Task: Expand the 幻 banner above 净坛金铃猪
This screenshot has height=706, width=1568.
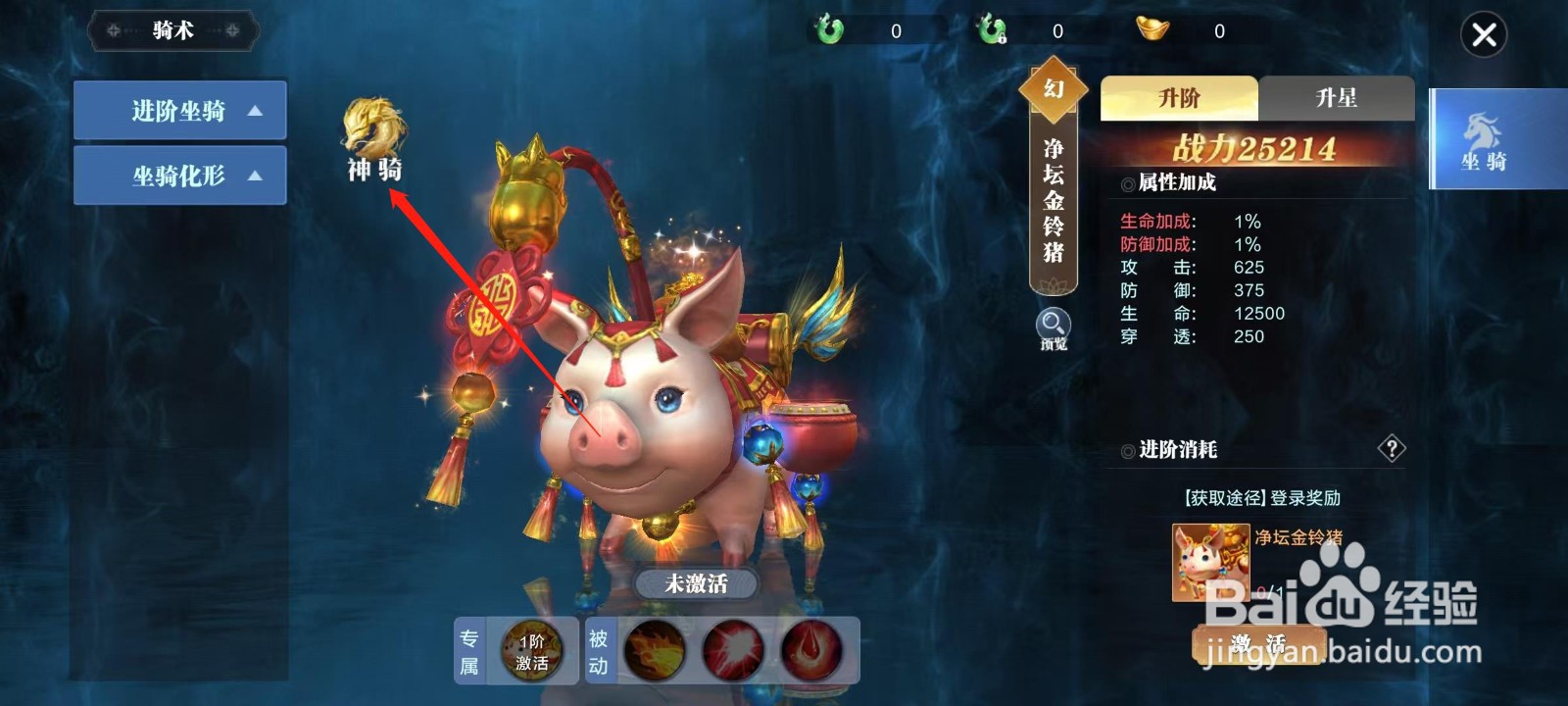Action: (1053, 88)
